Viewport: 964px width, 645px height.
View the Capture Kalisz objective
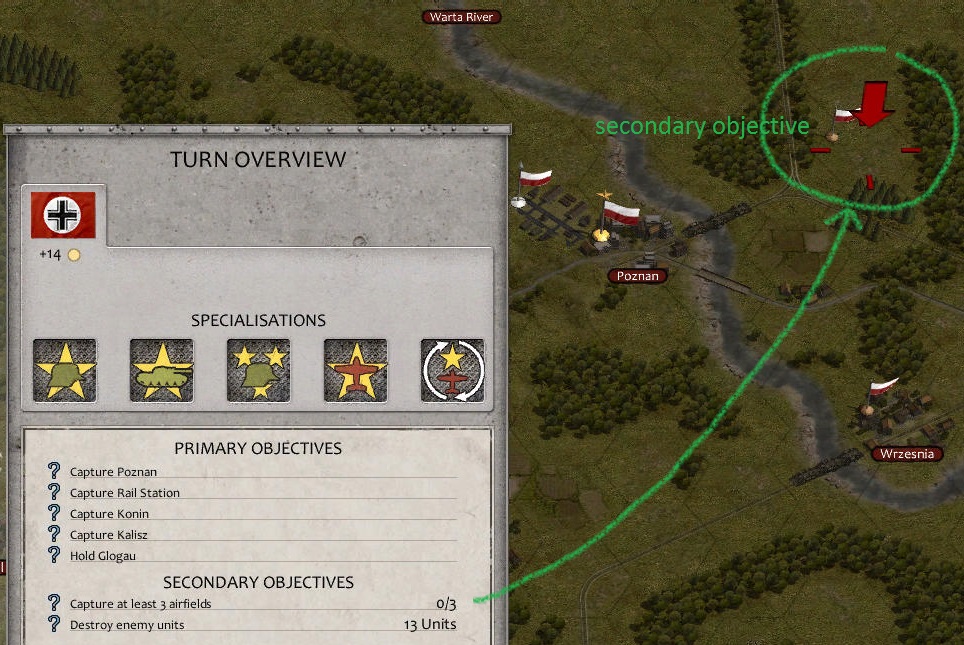pyautogui.click(x=109, y=535)
